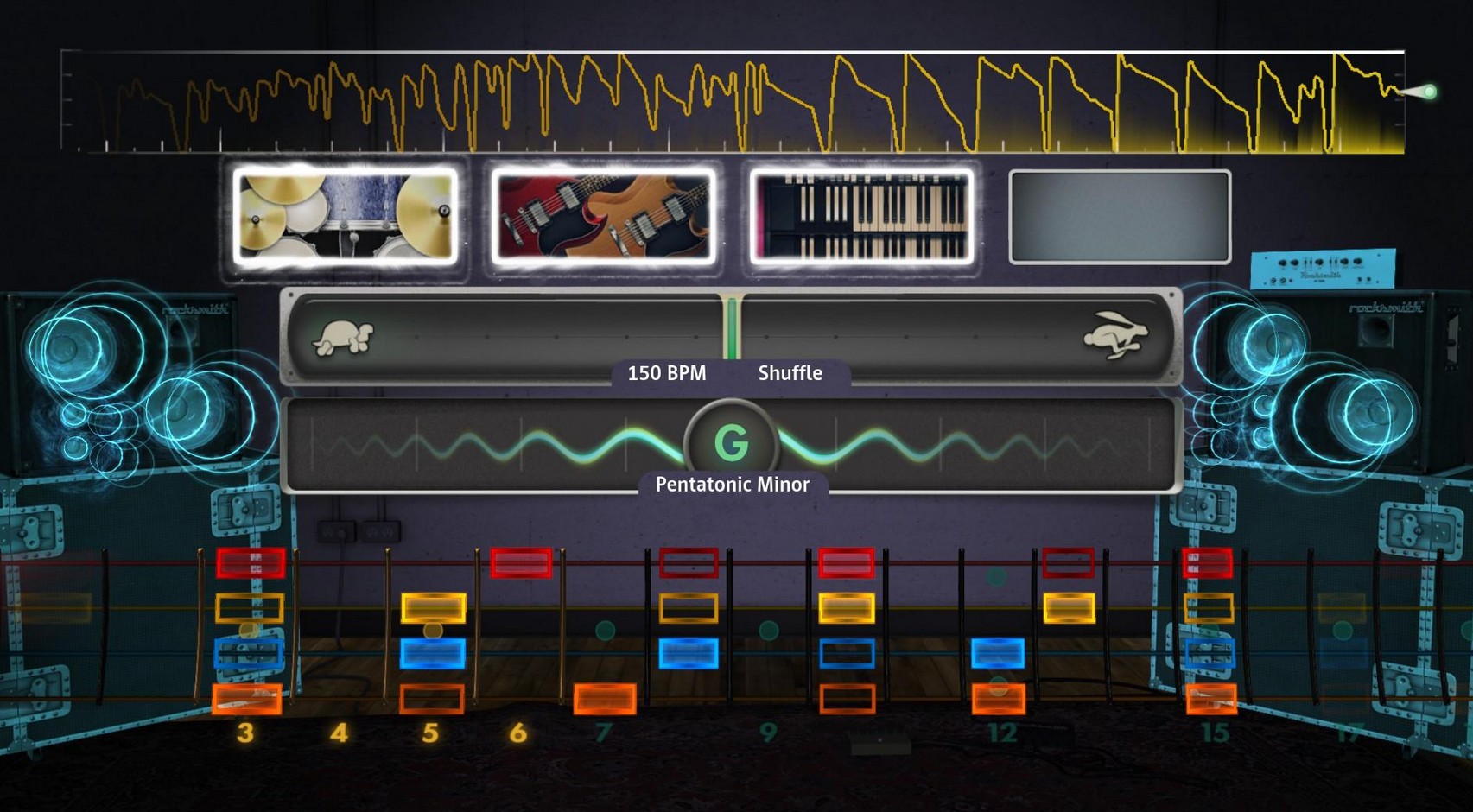Screen dimensions: 1473x812
Task: Open the 150 BPM tempo setting
Action: 667,373
